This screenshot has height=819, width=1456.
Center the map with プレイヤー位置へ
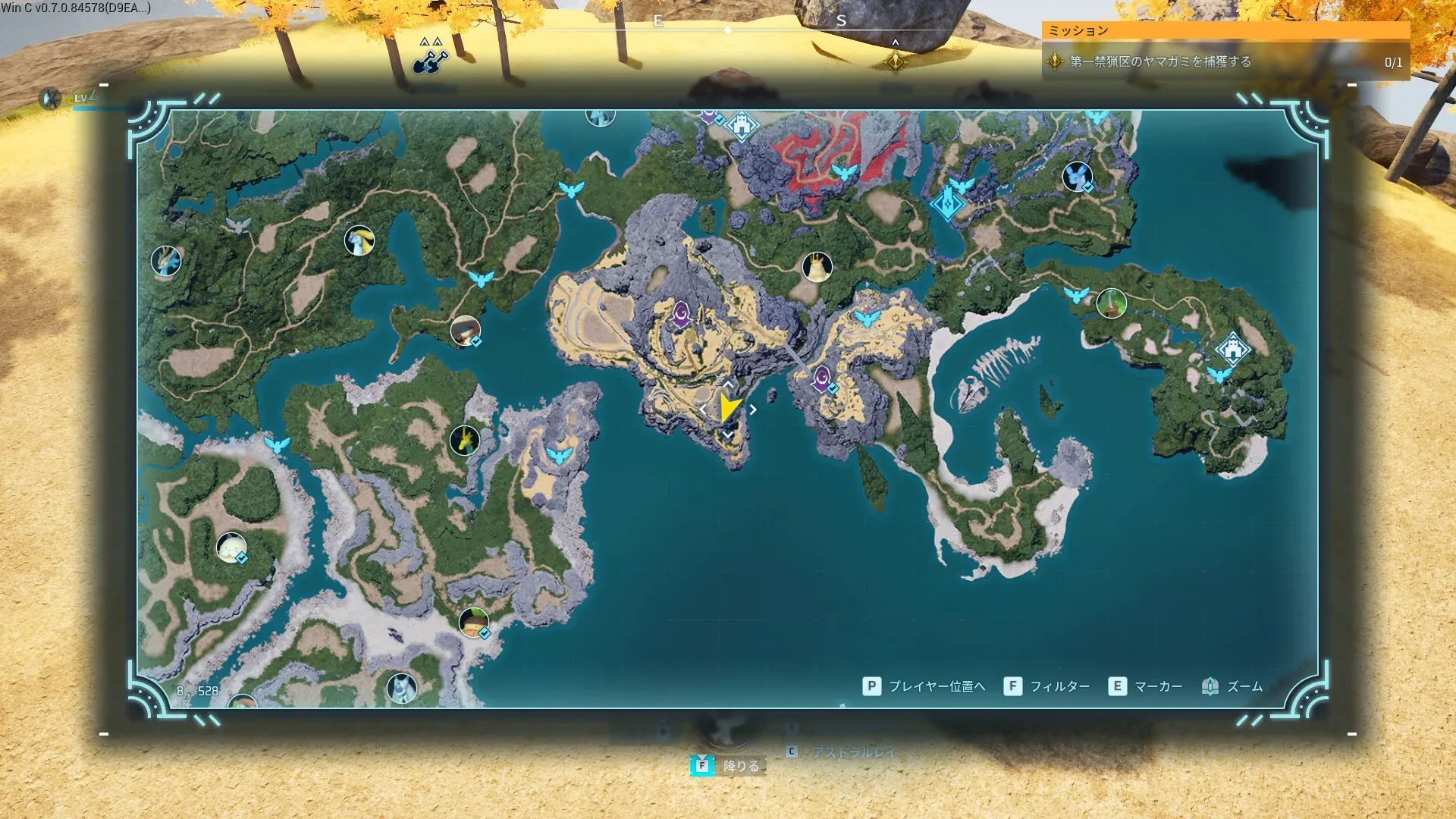click(x=924, y=686)
